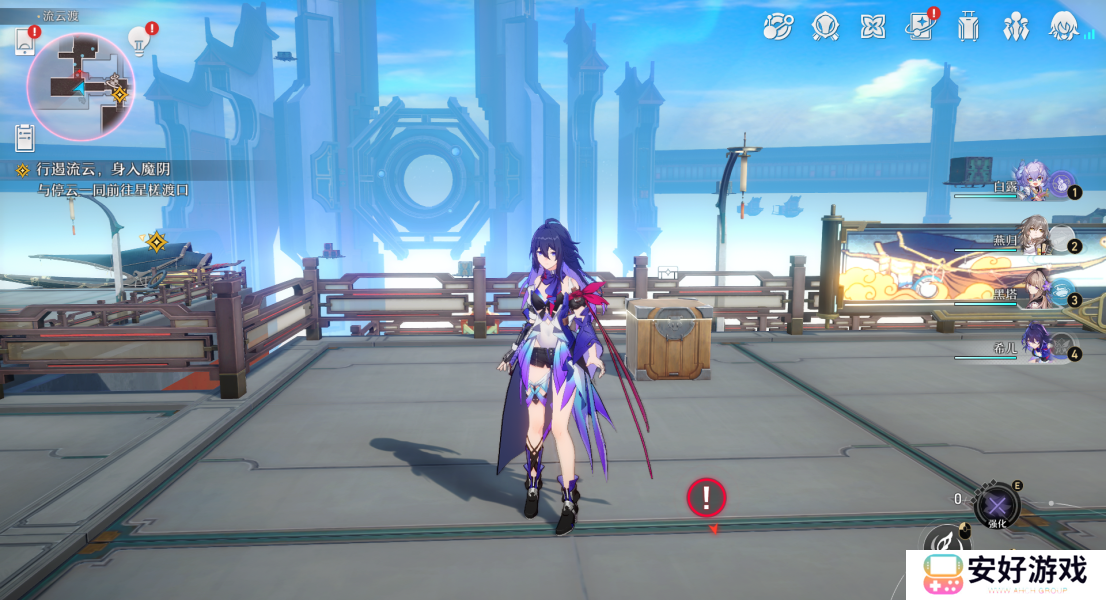Image resolution: width=1106 pixels, height=600 pixels.
Task: Open the medal-shaped icon in top bar
Action: (825, 27)
